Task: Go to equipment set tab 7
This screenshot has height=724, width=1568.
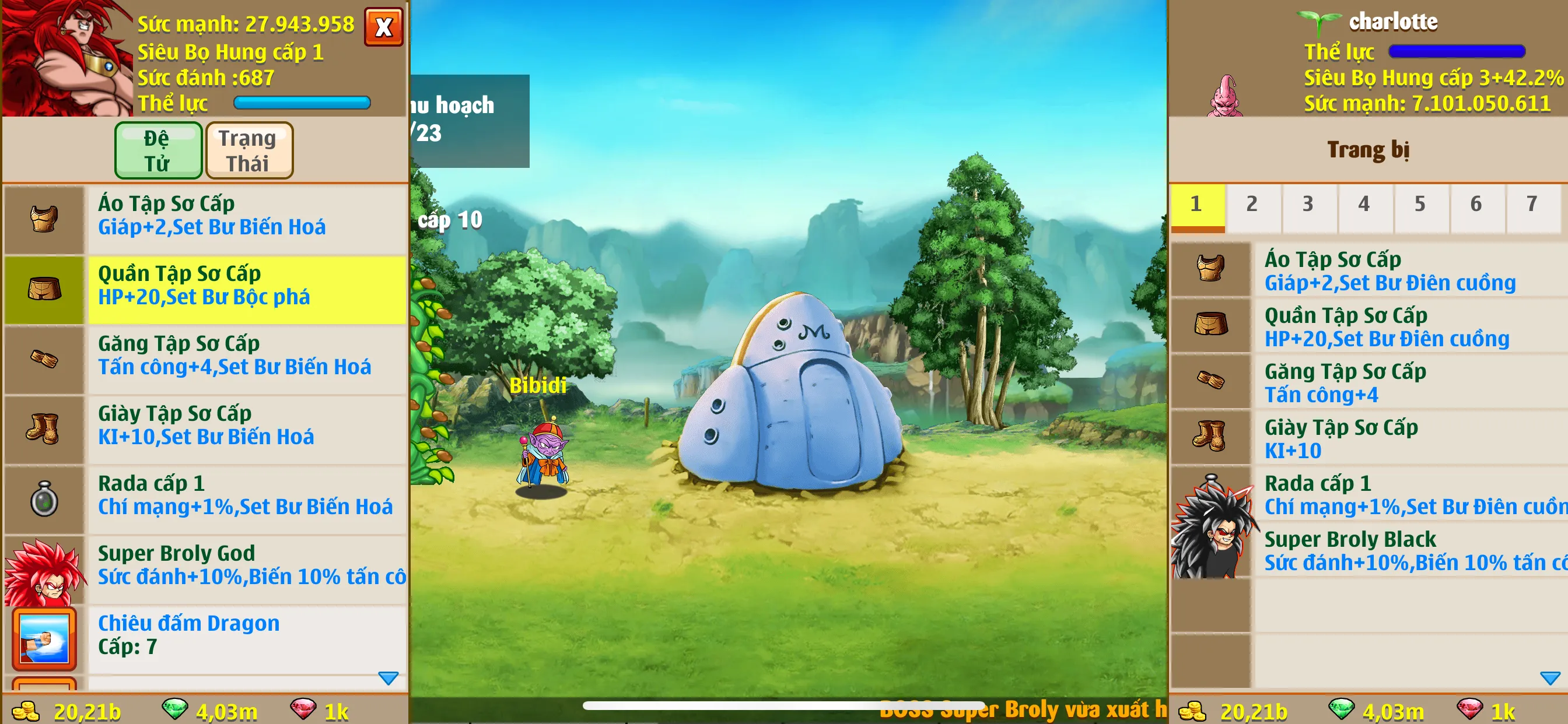Action: pyautogui.click(x=1531, y=205)
